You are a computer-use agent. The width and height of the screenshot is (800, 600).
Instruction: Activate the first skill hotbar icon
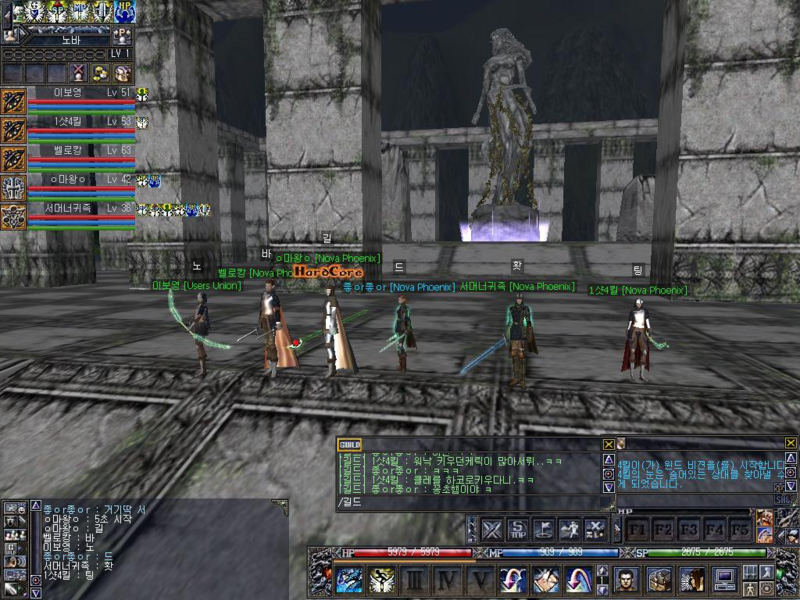[x=349, y=579]
